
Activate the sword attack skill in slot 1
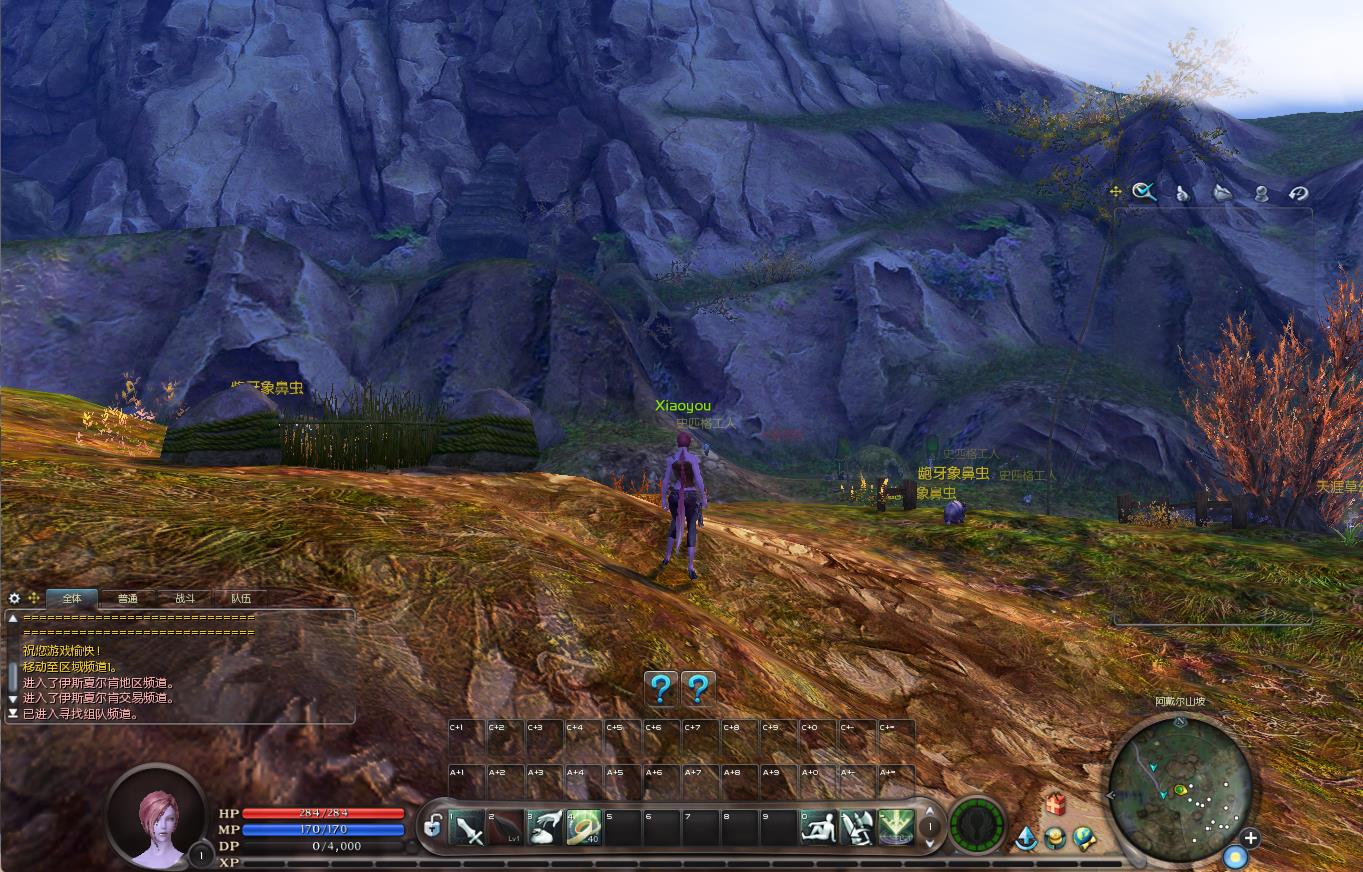467,828
